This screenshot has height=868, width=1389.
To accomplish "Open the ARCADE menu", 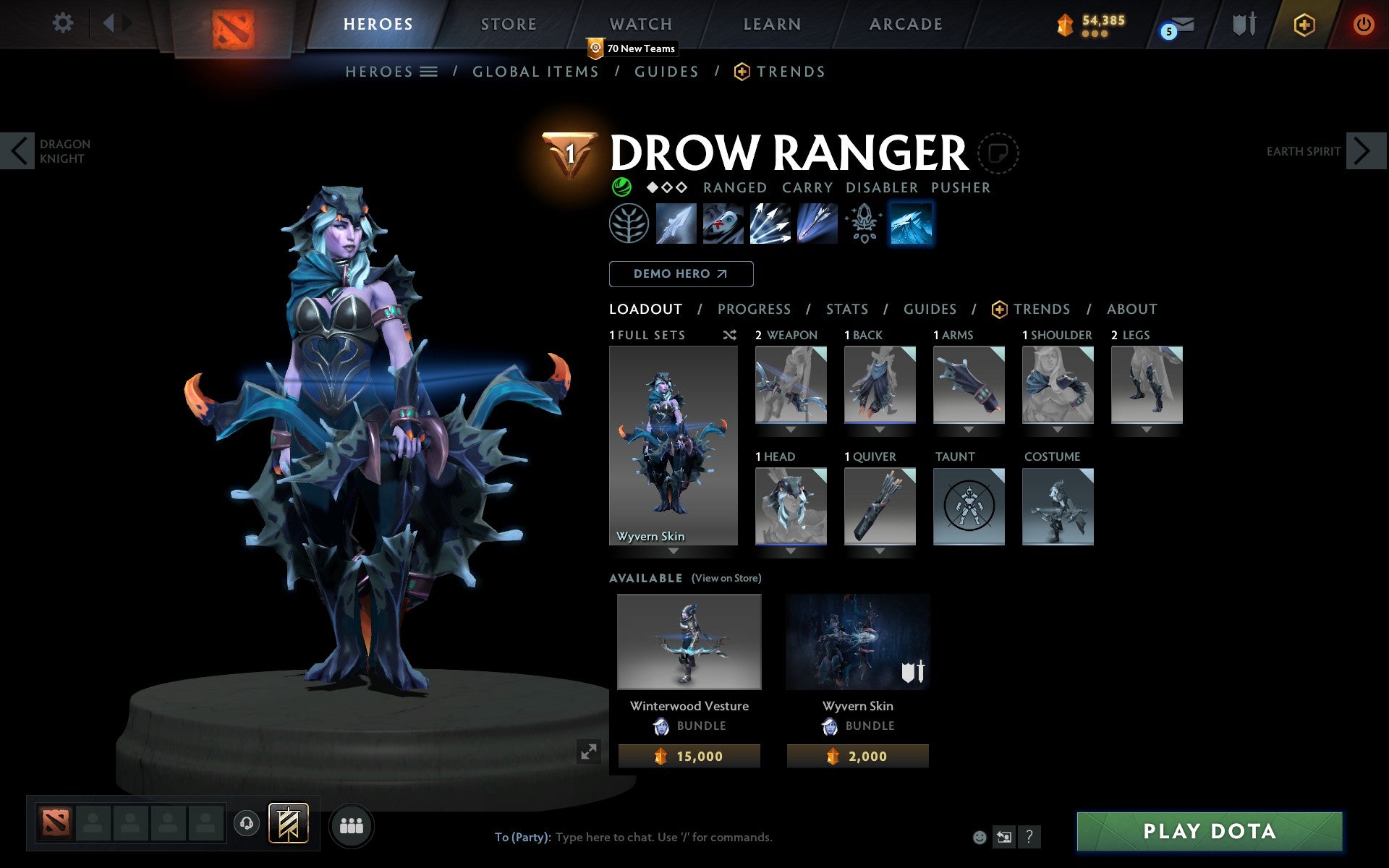I will point(905,24).
